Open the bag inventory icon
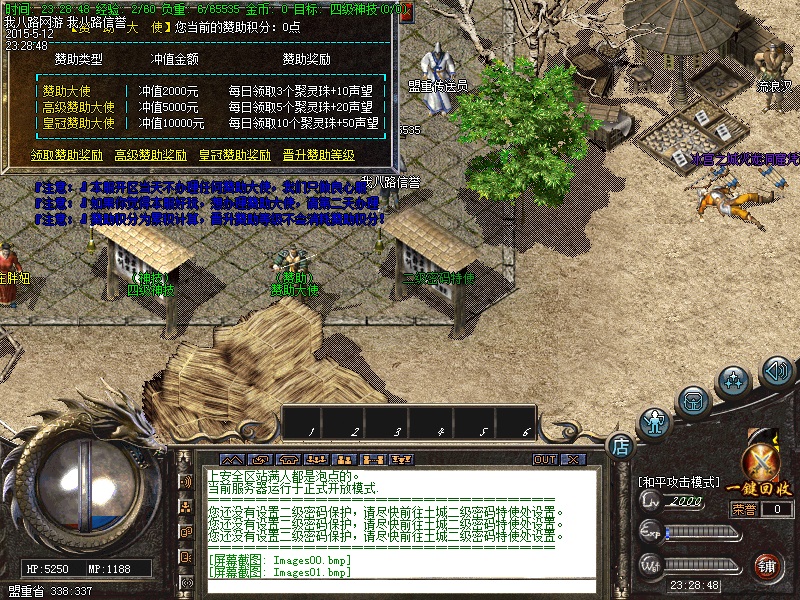Viewport: 800px width, 600px height. pyautogui.click(x=692, y=400)
